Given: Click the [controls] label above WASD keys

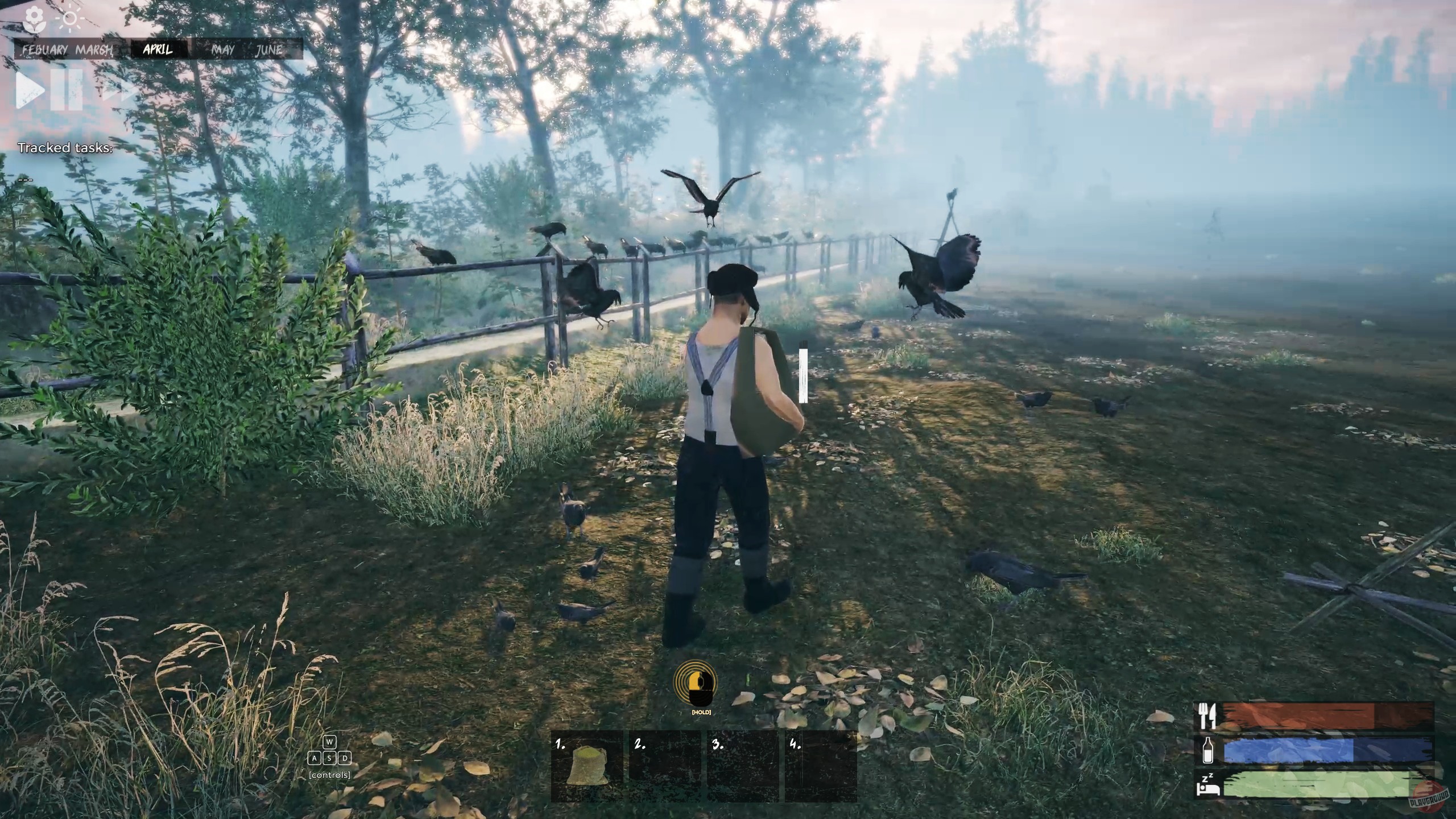Looking at the screenshot, I should click(330, 774).
